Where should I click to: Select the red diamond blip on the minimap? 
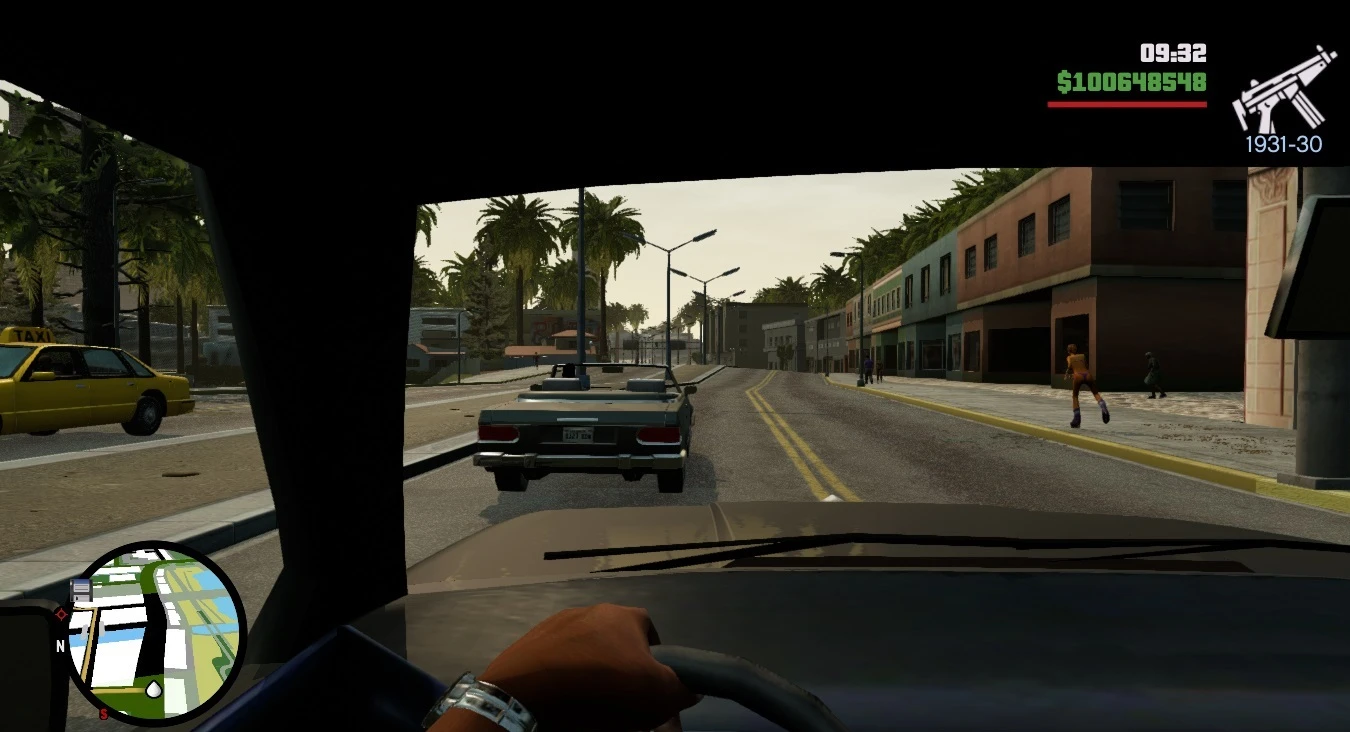(x=62, y=614)
